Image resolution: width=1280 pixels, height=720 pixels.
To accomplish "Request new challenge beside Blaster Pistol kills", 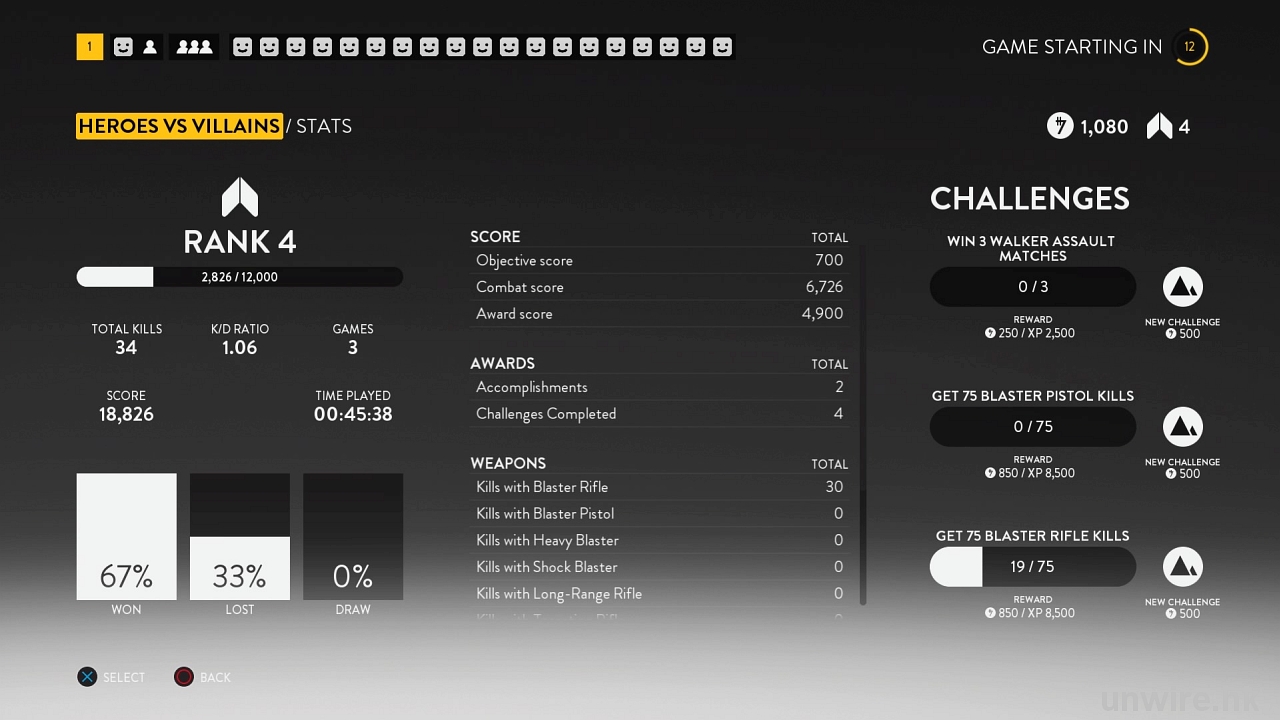I will pos(1182,427).
